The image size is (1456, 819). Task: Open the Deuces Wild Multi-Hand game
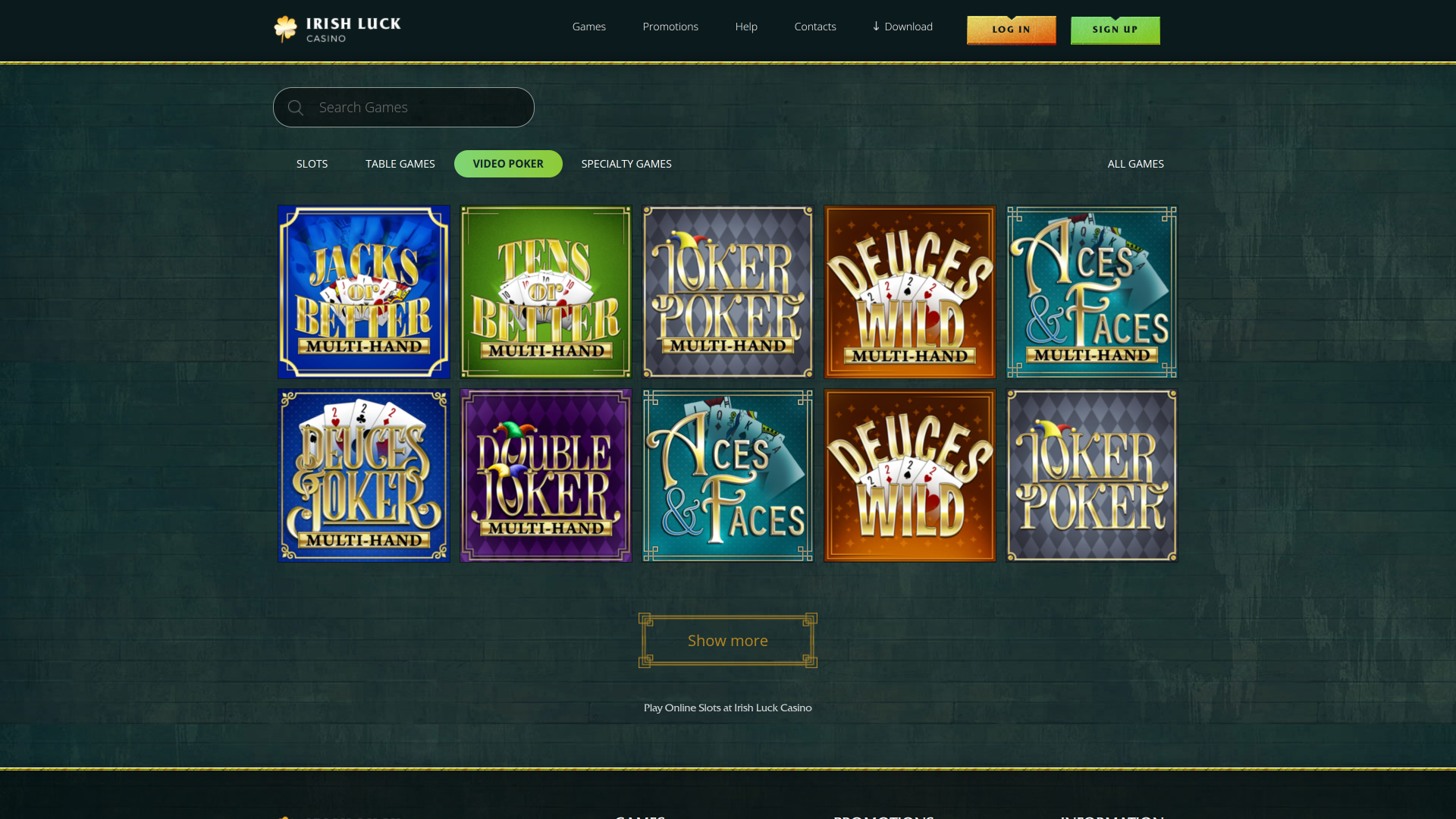click(909, 292)
